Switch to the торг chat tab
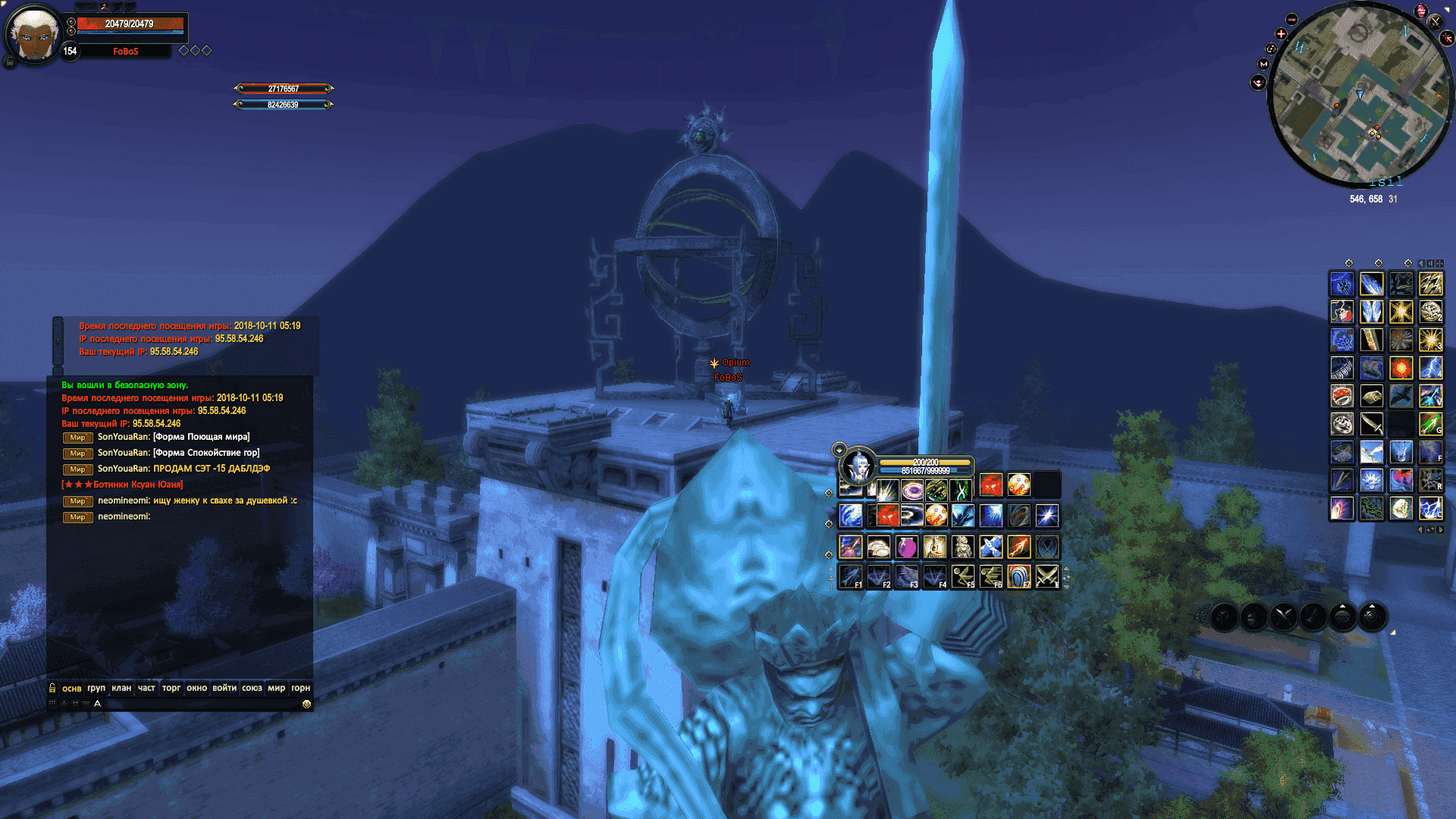Viewport: 1456px width, 819px height. [x=171, y=689]
